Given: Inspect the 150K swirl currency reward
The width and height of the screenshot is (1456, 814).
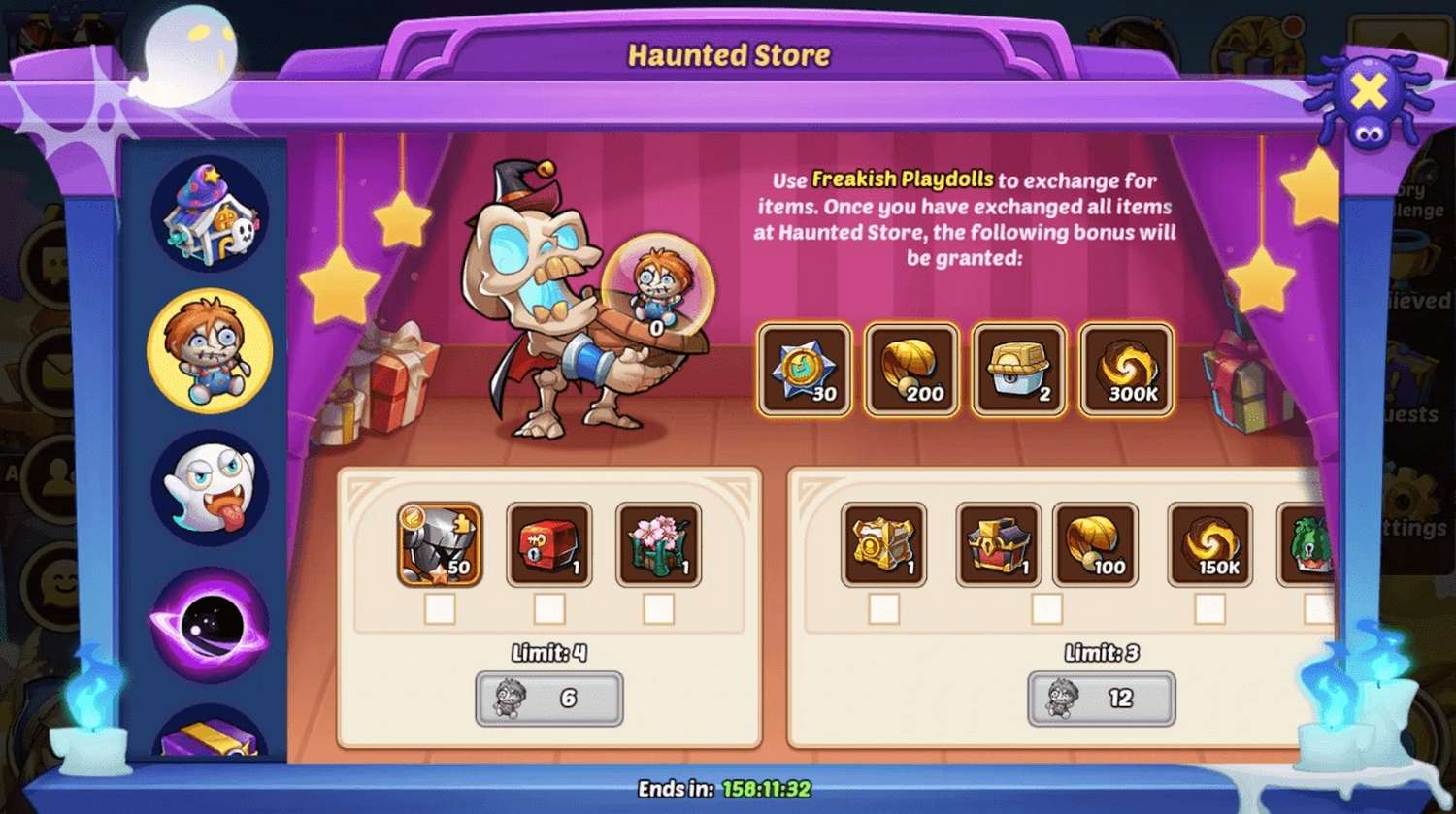Looking at the screenshot, I should tap(1209, 544).
